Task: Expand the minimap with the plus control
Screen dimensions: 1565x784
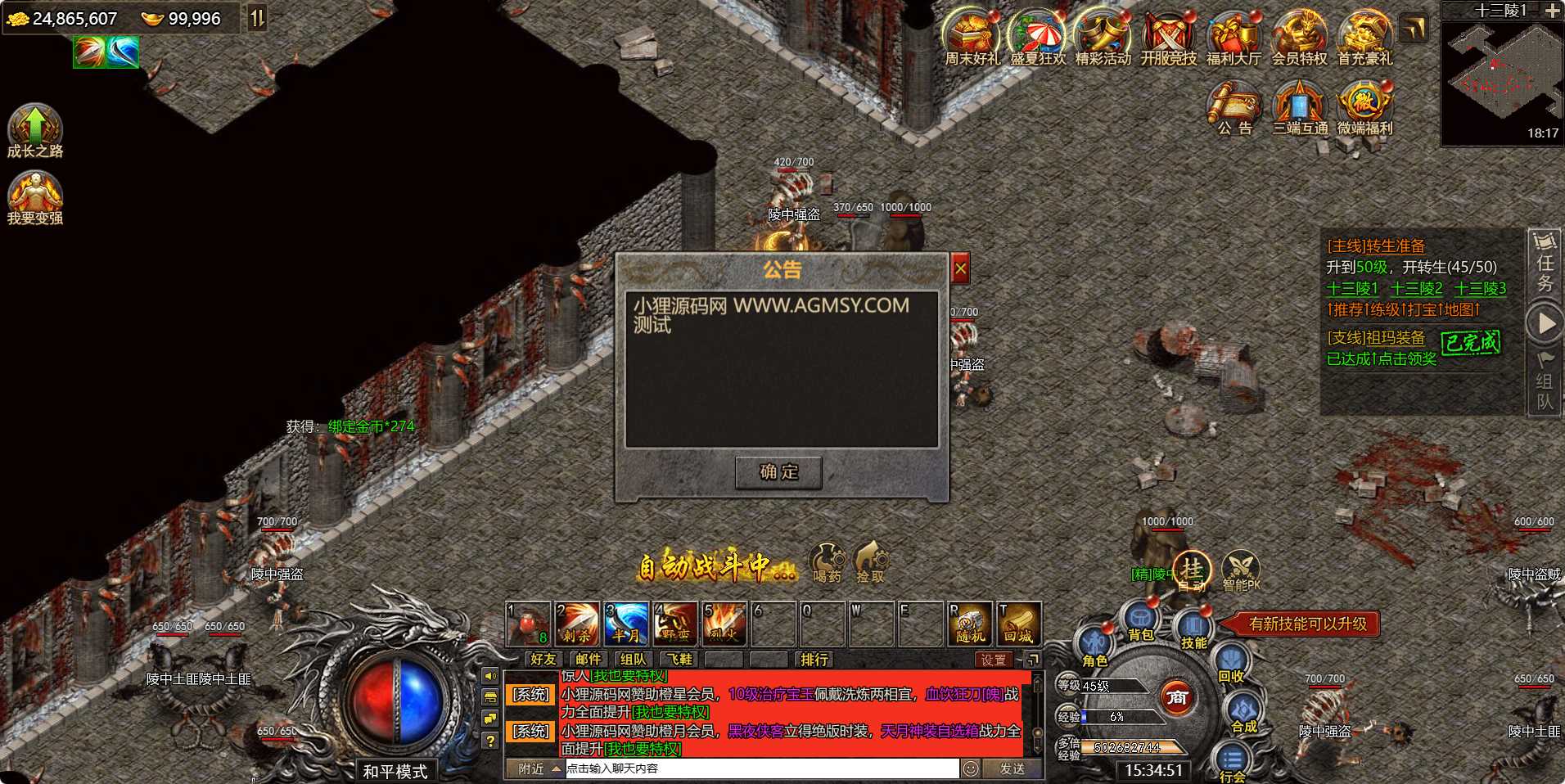Action: point(1552,12)
